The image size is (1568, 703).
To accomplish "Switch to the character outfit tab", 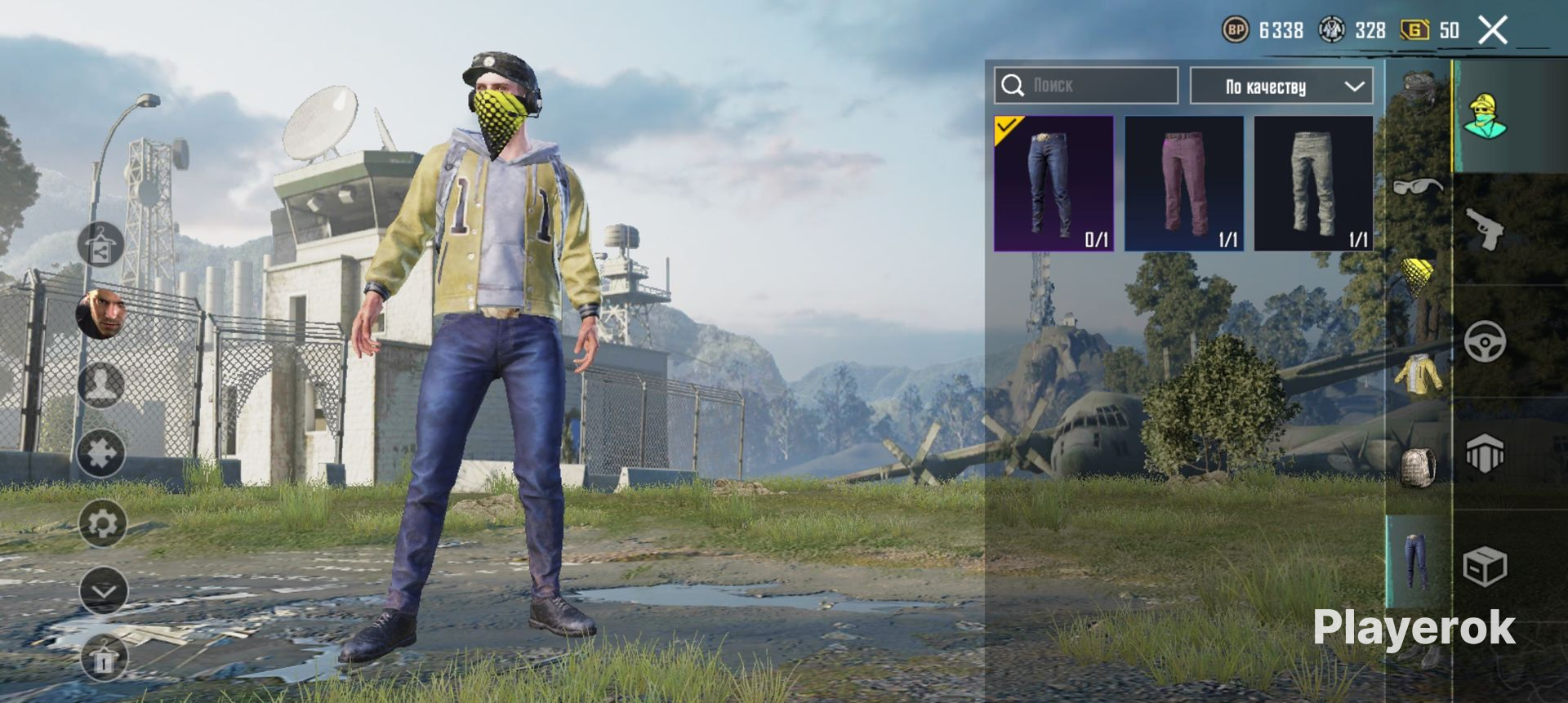I will (1485, 116).
